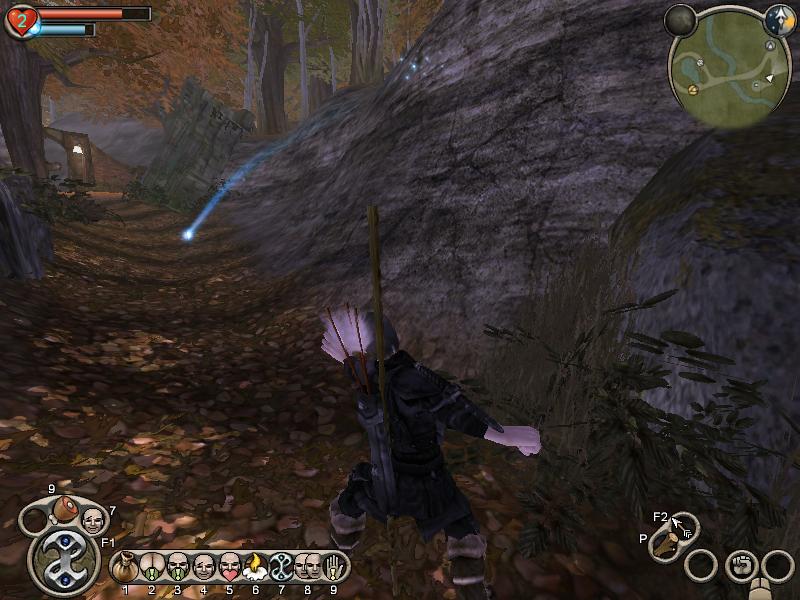Viewport: 800px width, 600px height.
Task: Click the red heart level indicator
Action: tap(21, 20)
